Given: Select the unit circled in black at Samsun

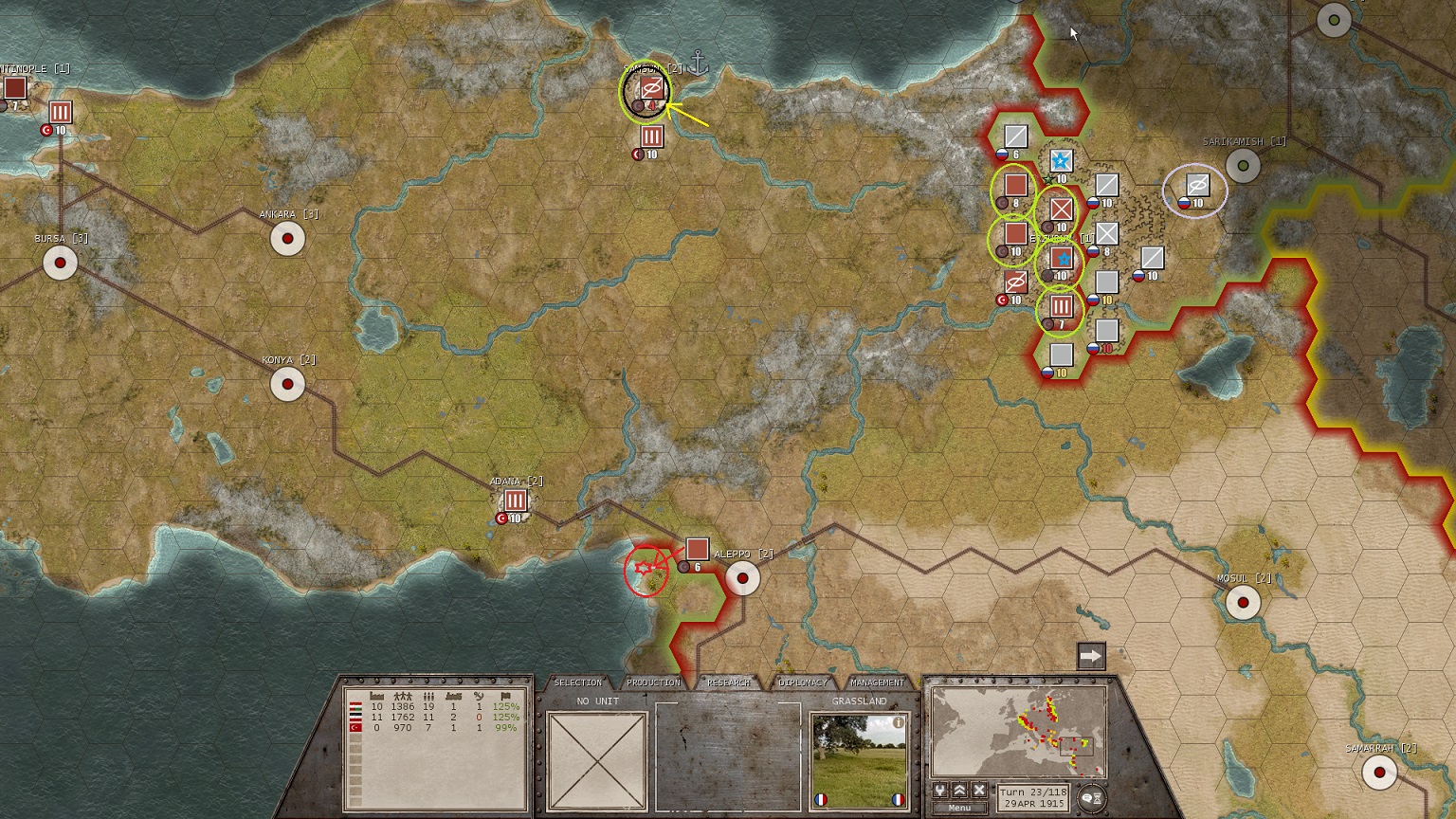Looking at the screenshot, I should pyautogui.click(x=650, y=90).
